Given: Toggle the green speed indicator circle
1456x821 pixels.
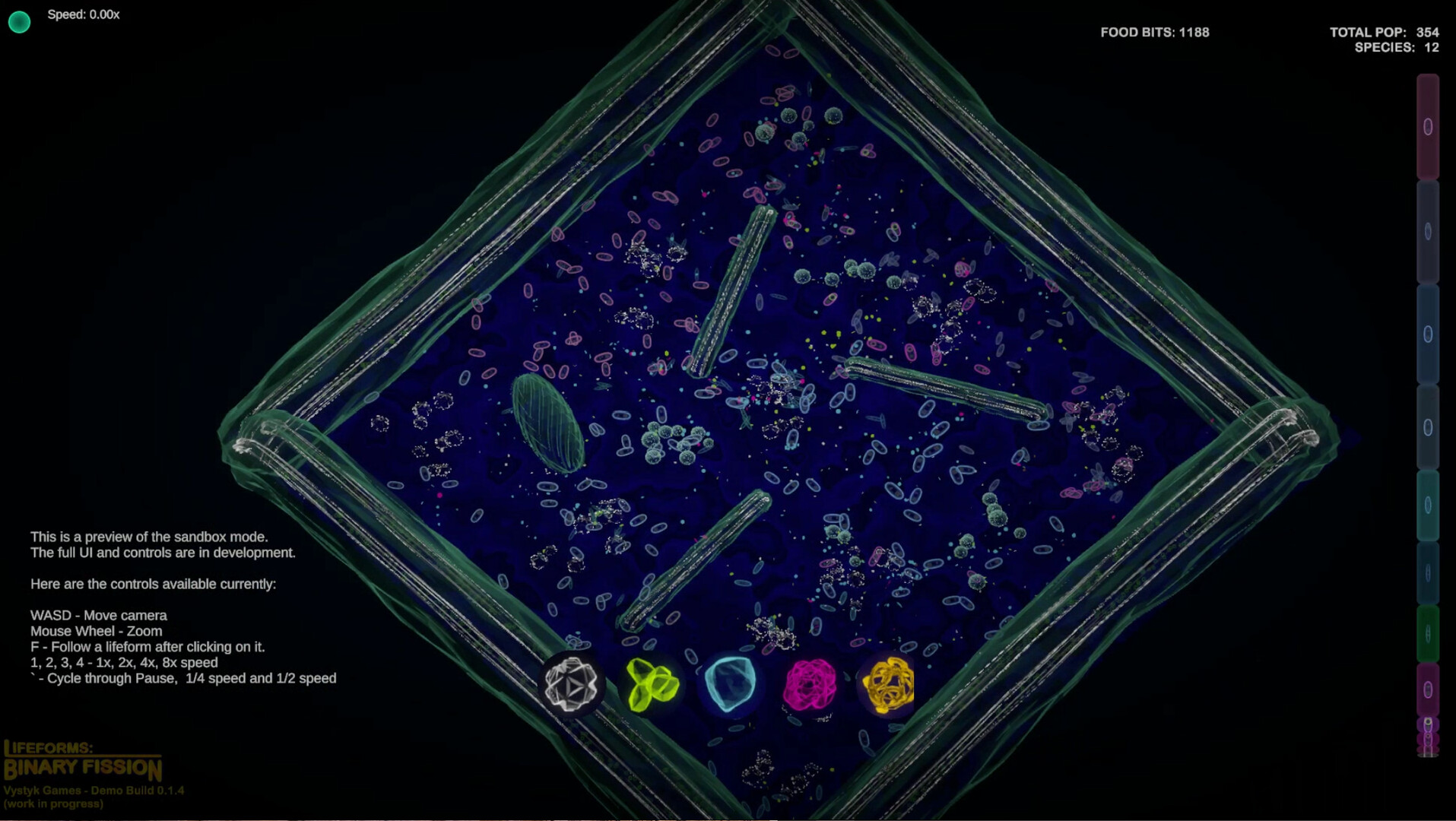Looking at the screenshot, I should click(x=21, y=21).
